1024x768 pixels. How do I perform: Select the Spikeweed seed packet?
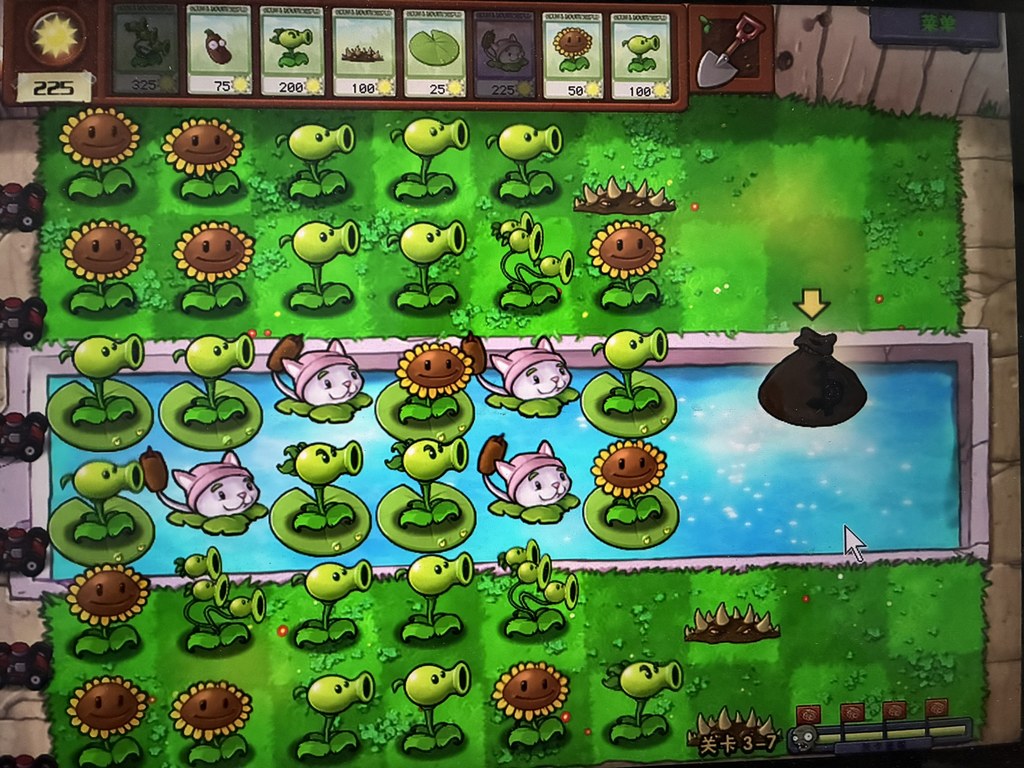(x=363, y=50)
